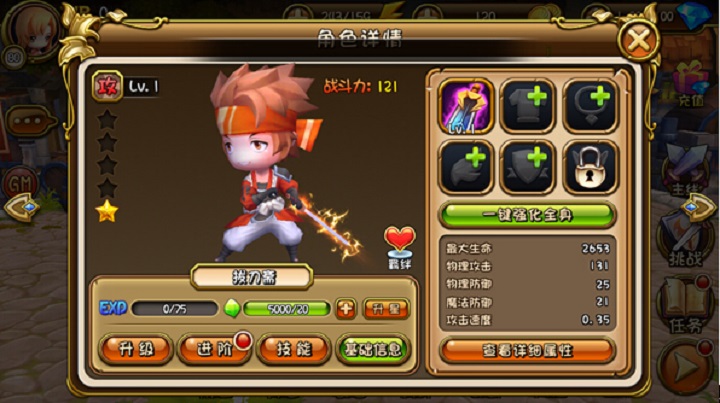The height and width of the screenshot is (403, 720).
Task: Select the locked padlock equipment slot
Action: point(590,167)
